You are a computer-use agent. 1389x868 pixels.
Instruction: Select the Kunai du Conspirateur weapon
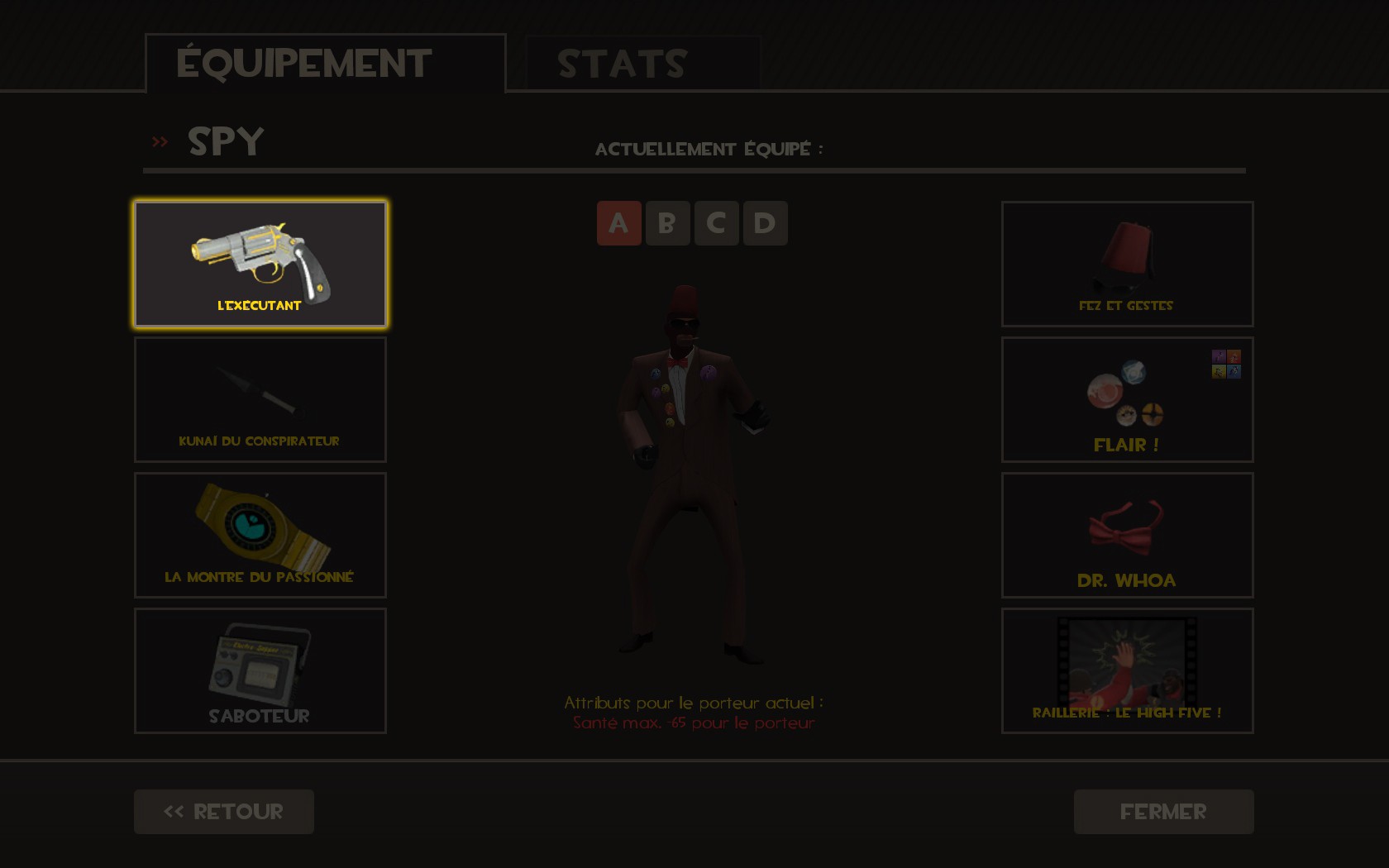pyautogui.click(x=260, y=398)
